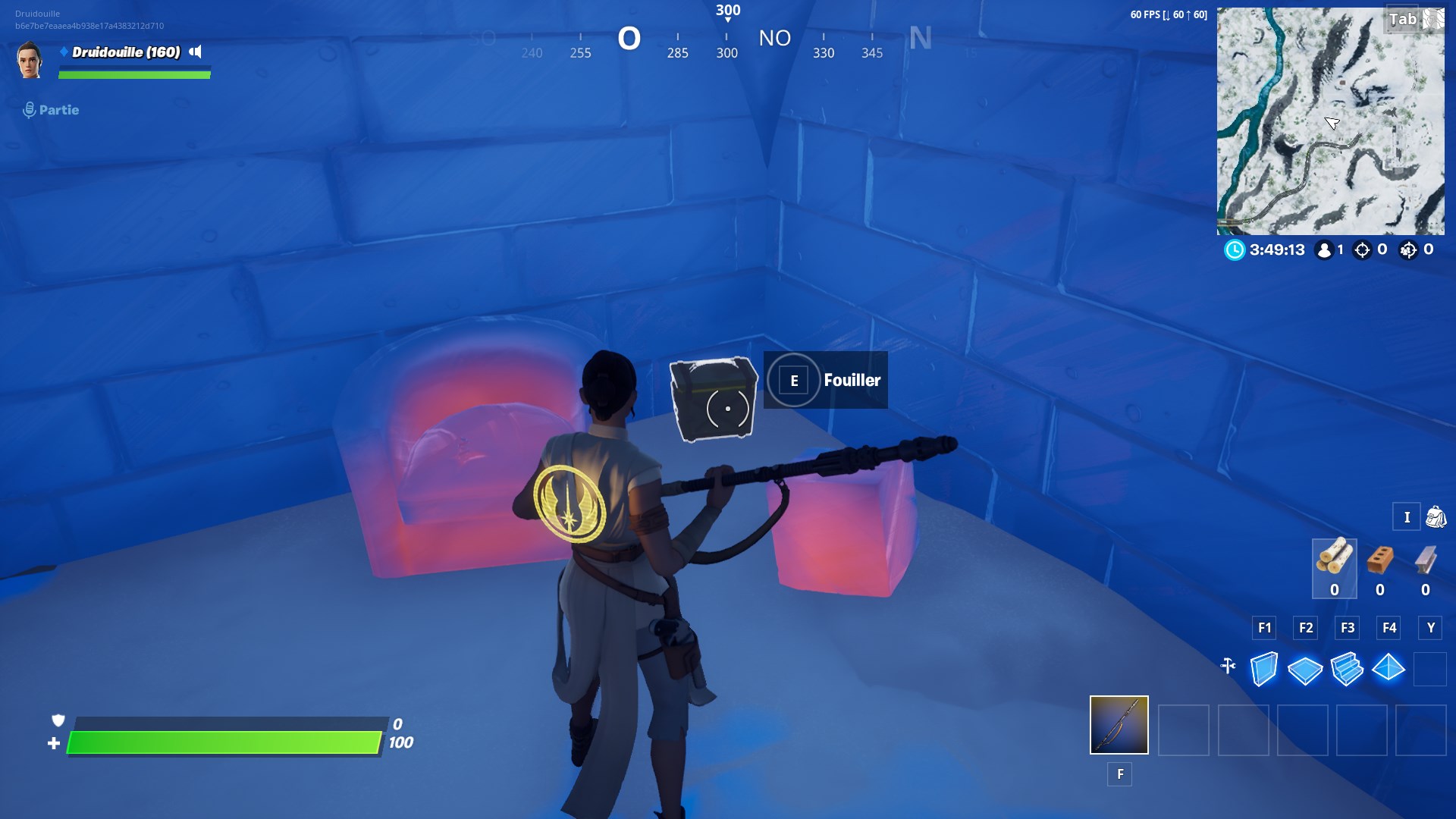Select the quarterstaff in weapon slot F

tap(1119, 726)
